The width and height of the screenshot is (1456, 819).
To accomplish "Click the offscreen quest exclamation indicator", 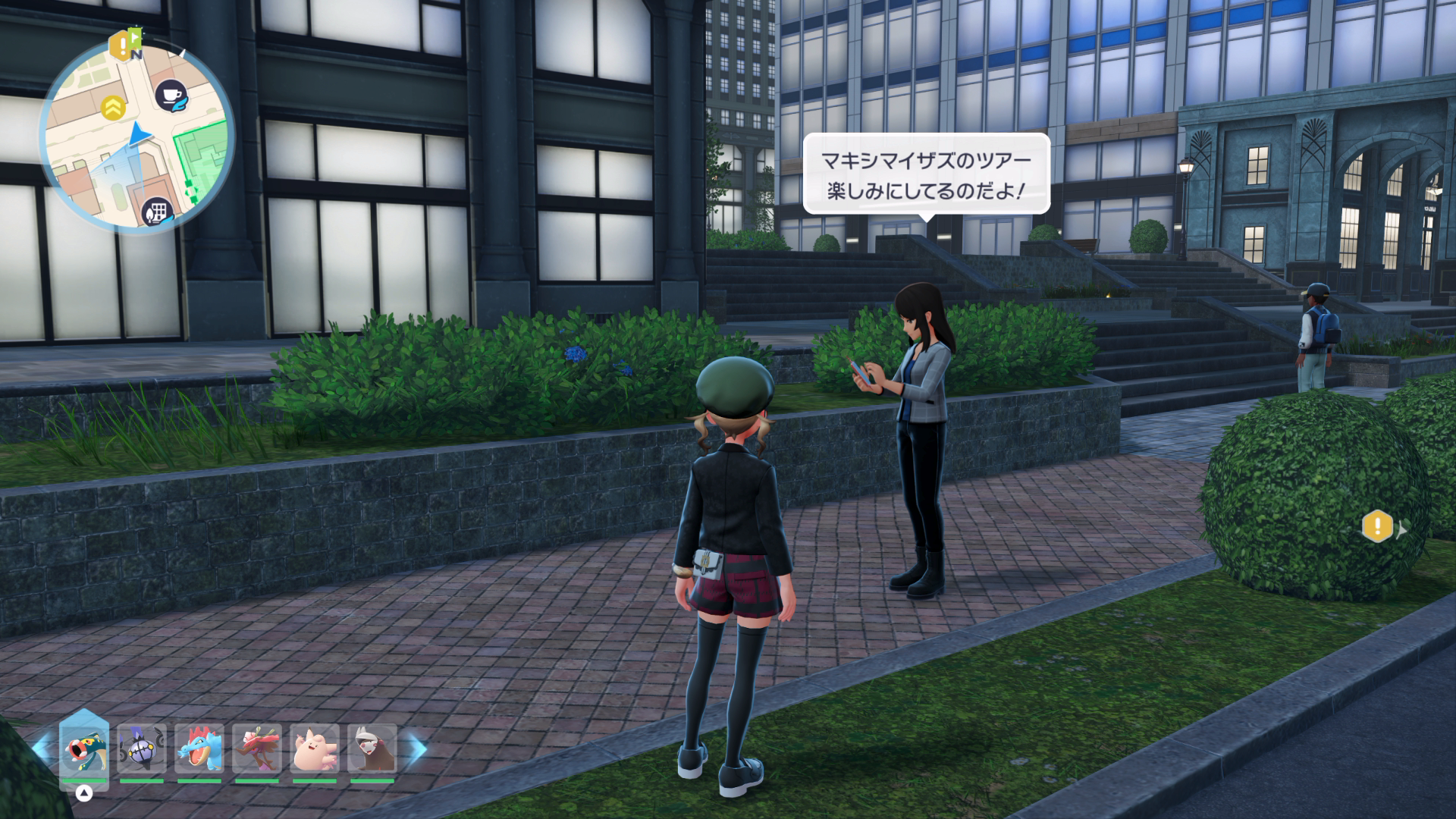I will (x=1377, y=526).
